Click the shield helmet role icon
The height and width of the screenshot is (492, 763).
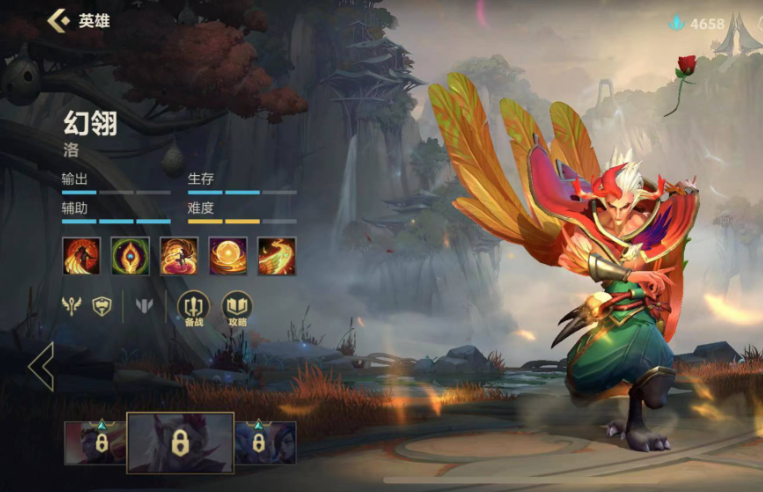coord(101,306)
